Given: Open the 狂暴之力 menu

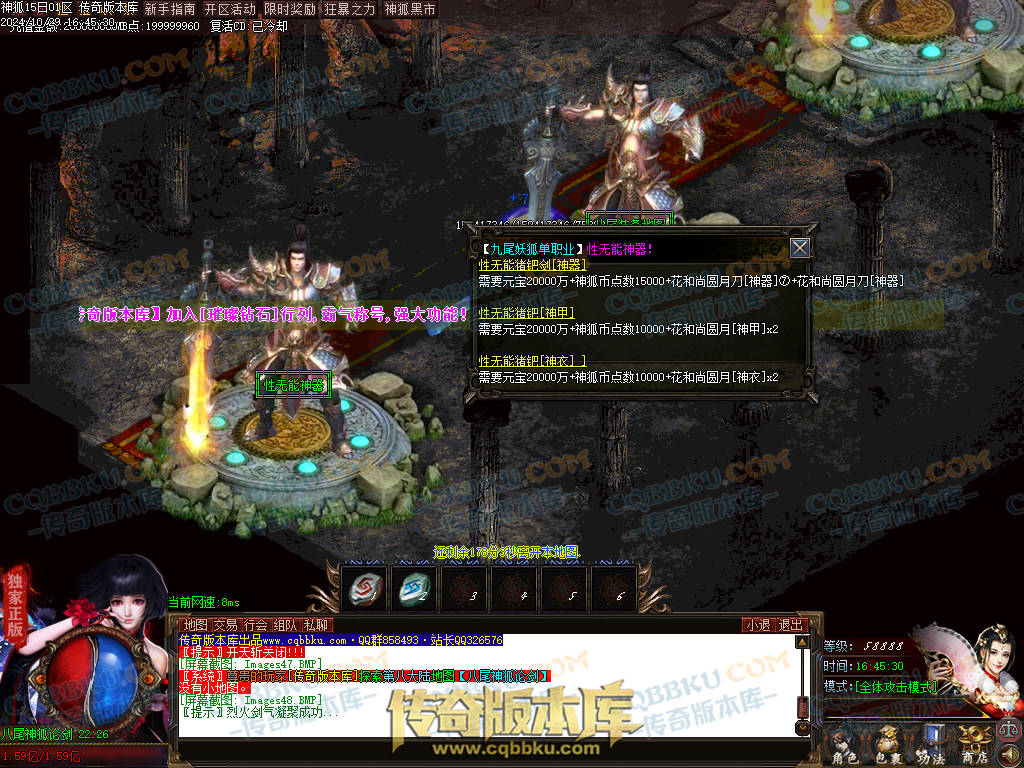Looking at the screenshot, I should (x=350, y=9).
